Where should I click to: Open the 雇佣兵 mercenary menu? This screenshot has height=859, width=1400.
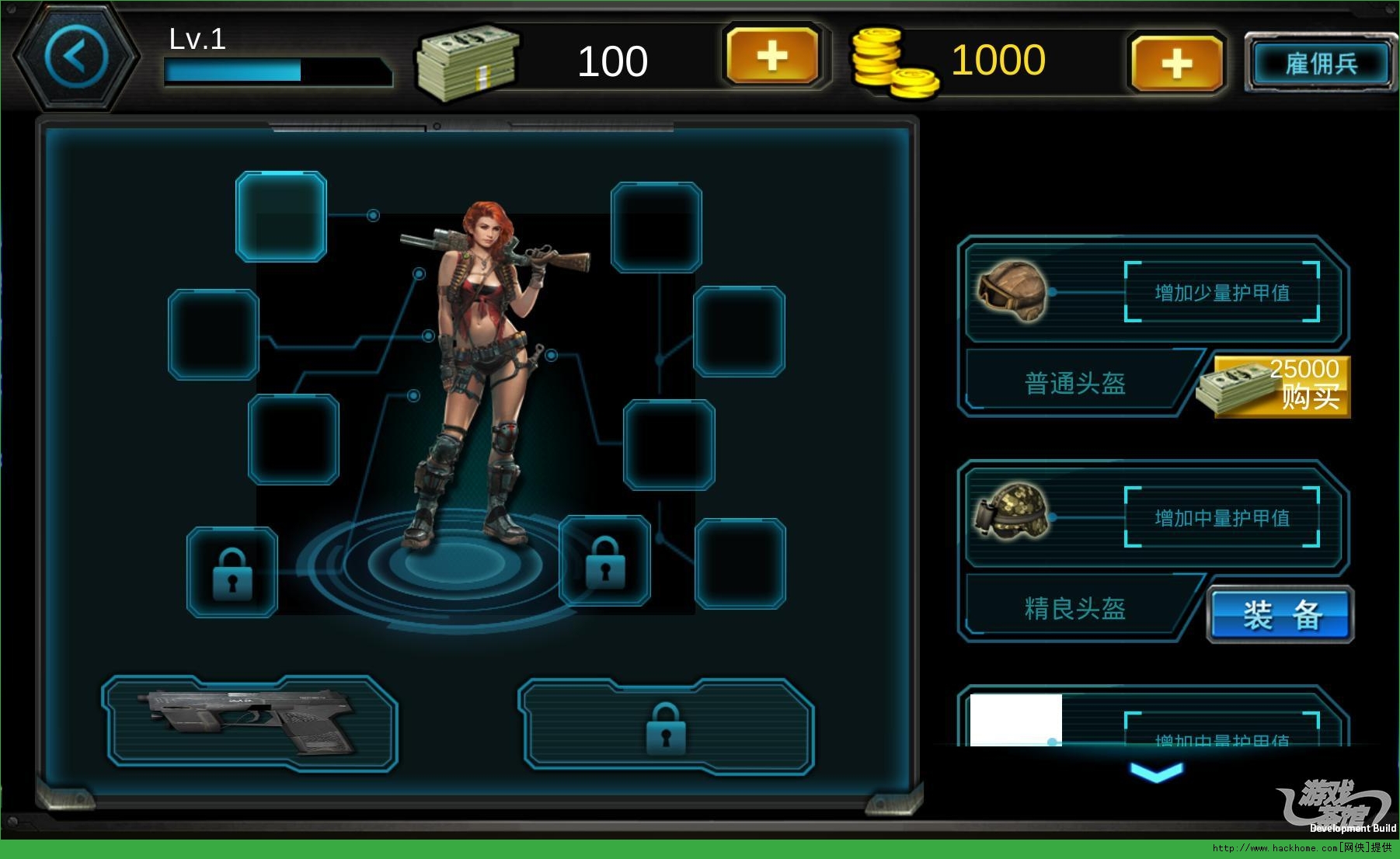[x=1320, y=64]
